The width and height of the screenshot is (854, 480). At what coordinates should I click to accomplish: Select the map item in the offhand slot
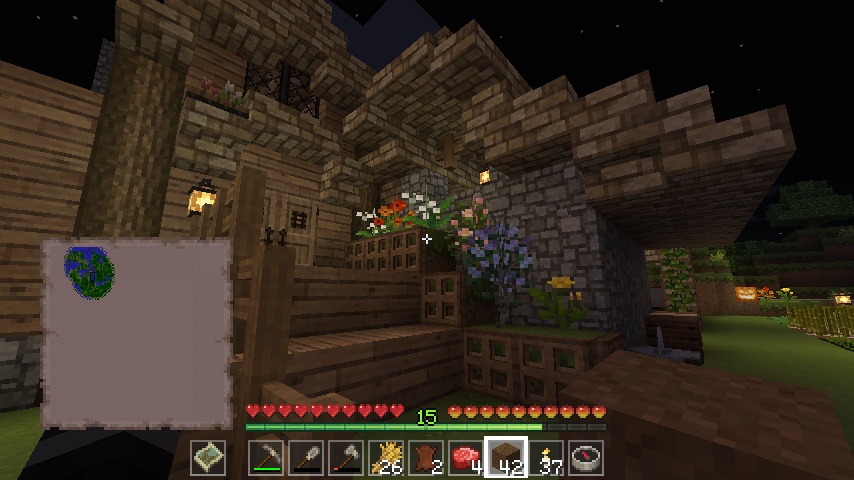[209, 457]
